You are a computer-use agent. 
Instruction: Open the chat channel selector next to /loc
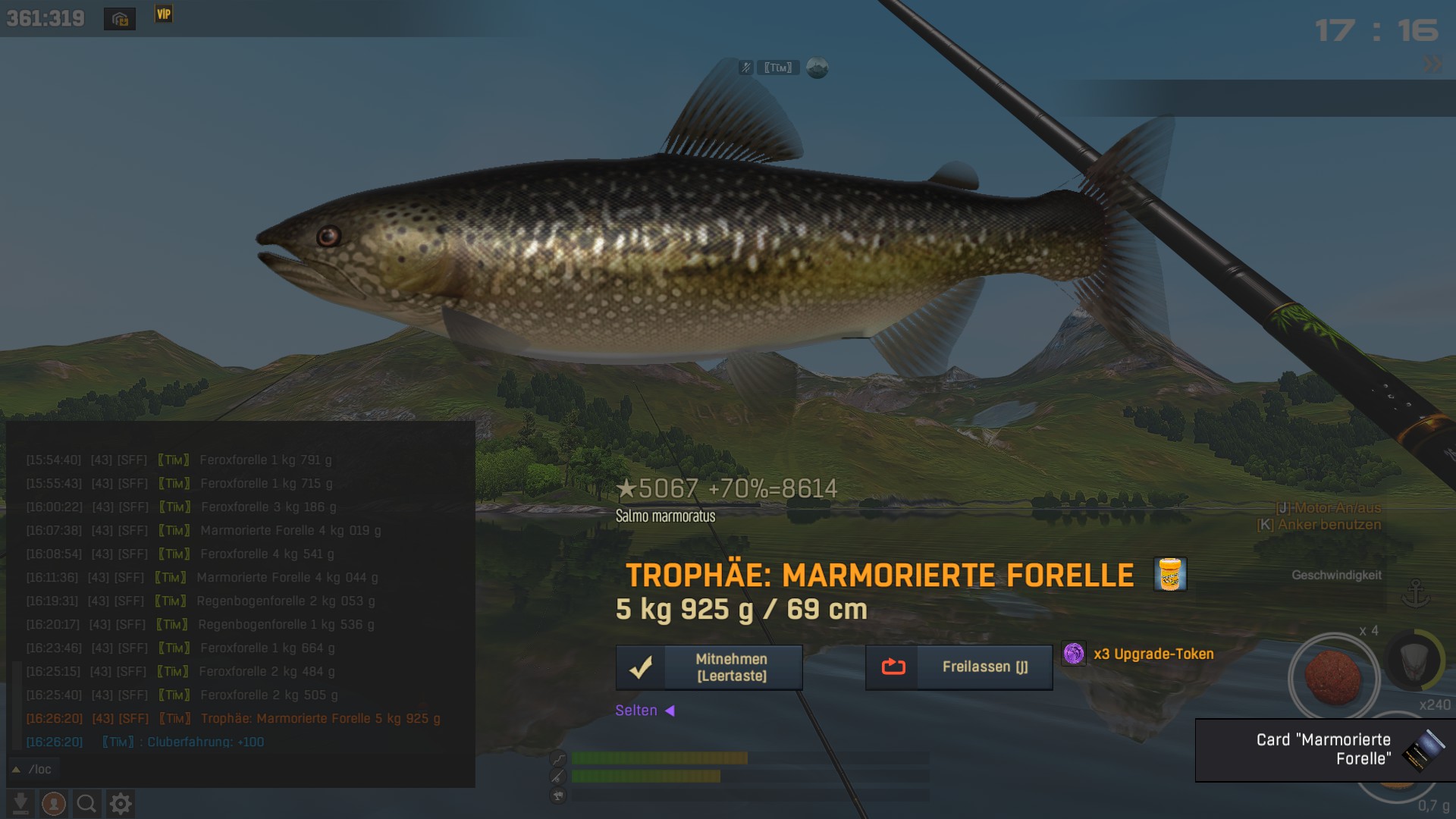coord(16,769)
